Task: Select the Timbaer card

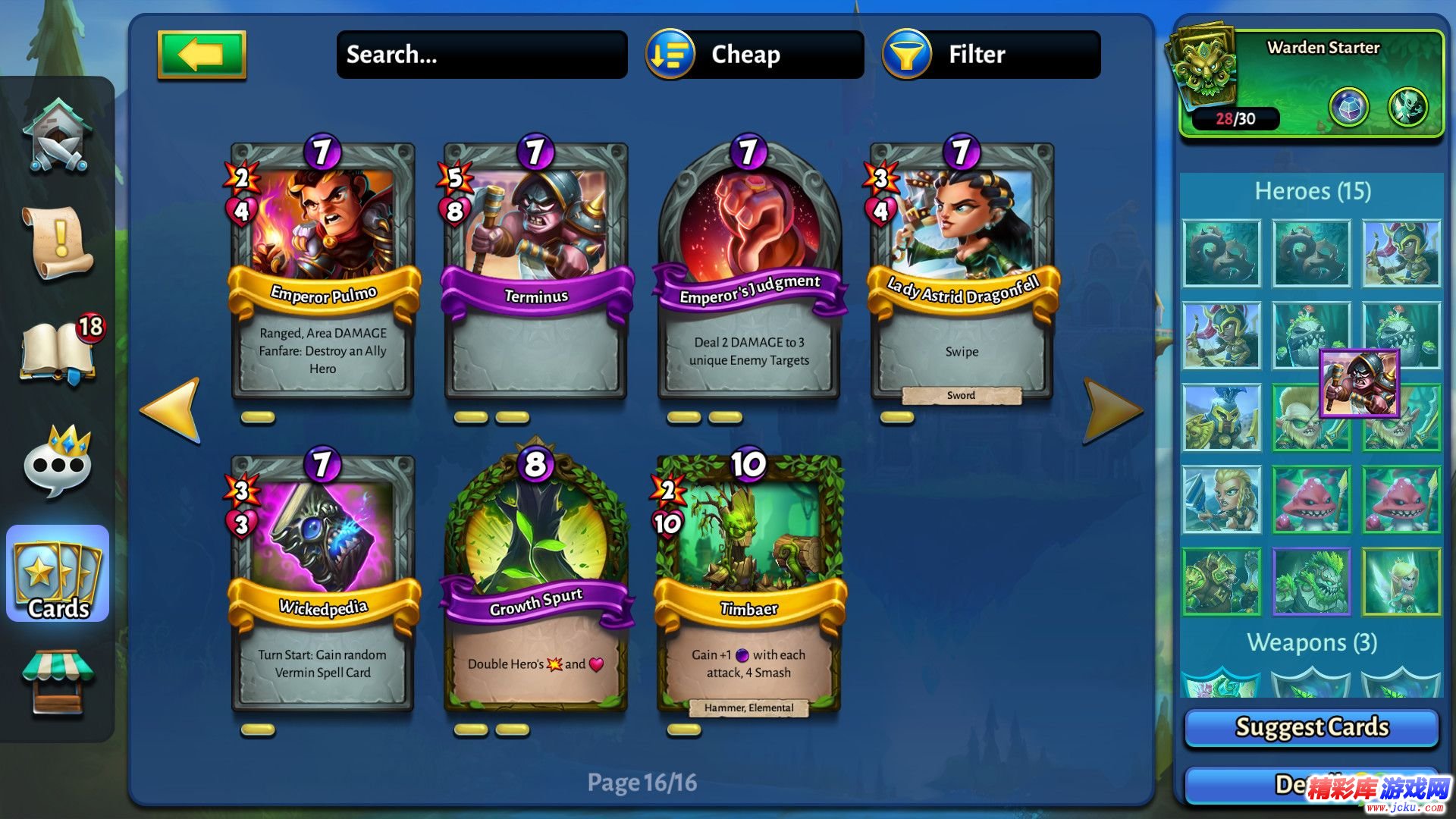Action: click(748, 585)
